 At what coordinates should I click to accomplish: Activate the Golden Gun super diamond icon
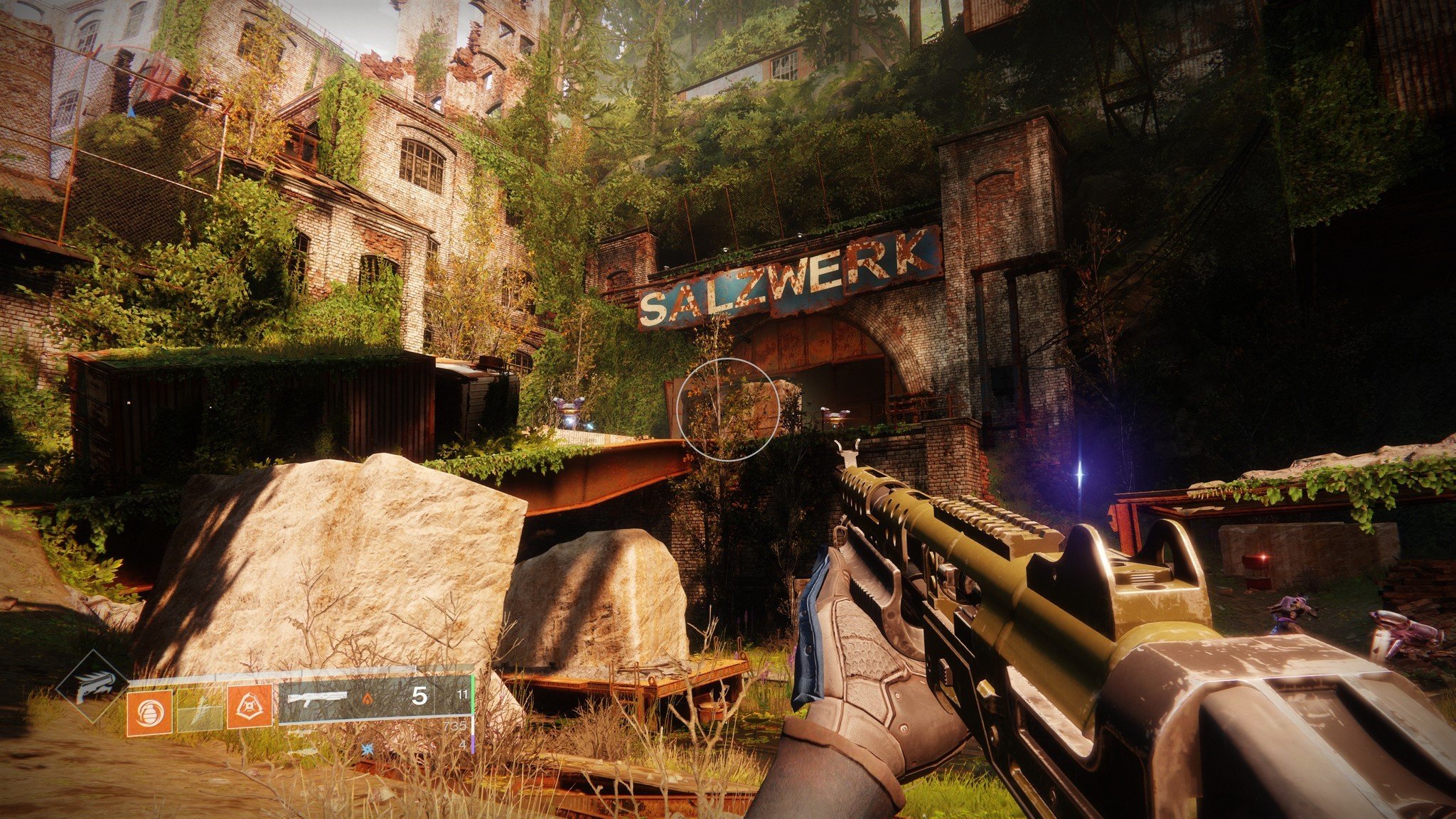[92, 685]
